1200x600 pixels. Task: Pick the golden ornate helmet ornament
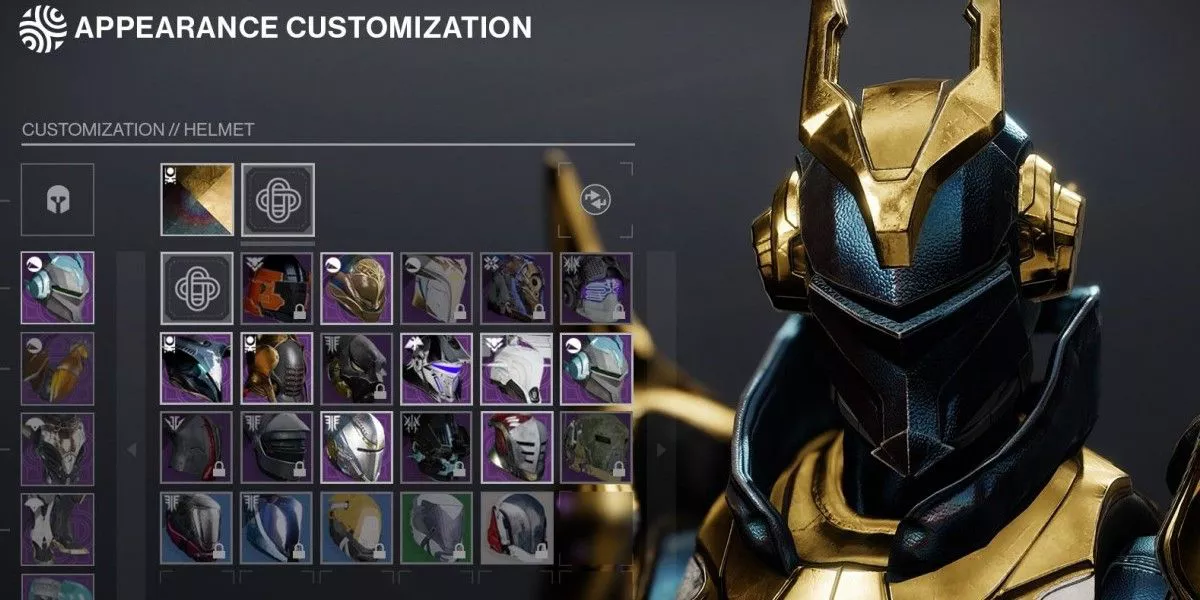point(357,288)
